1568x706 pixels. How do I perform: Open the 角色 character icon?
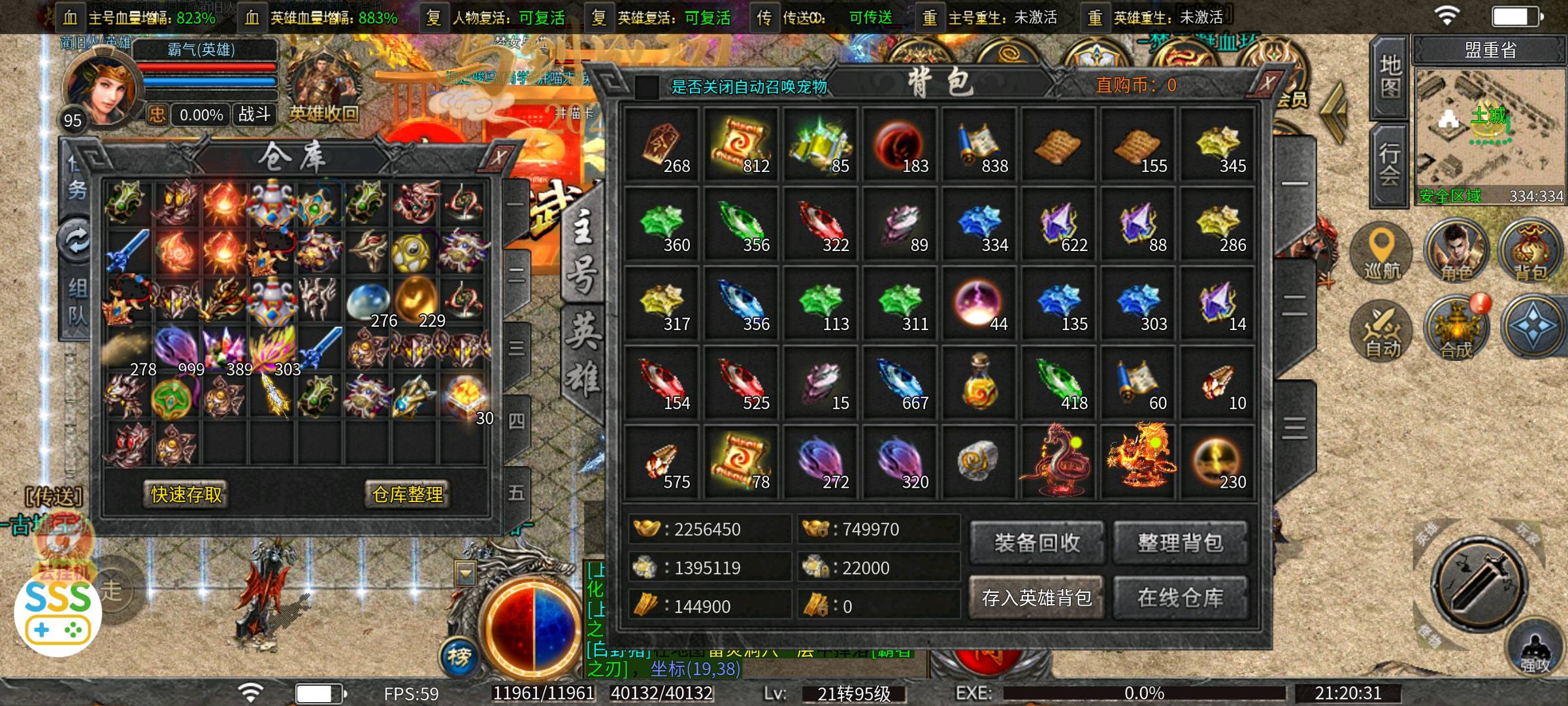tap(1456, 252)
